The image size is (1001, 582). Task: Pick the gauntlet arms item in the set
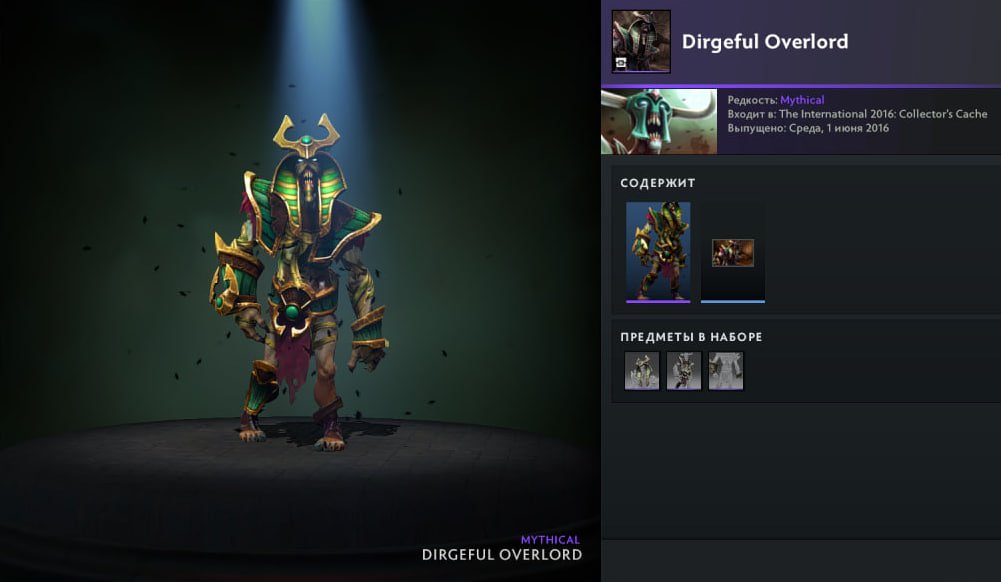coord(726,370)
